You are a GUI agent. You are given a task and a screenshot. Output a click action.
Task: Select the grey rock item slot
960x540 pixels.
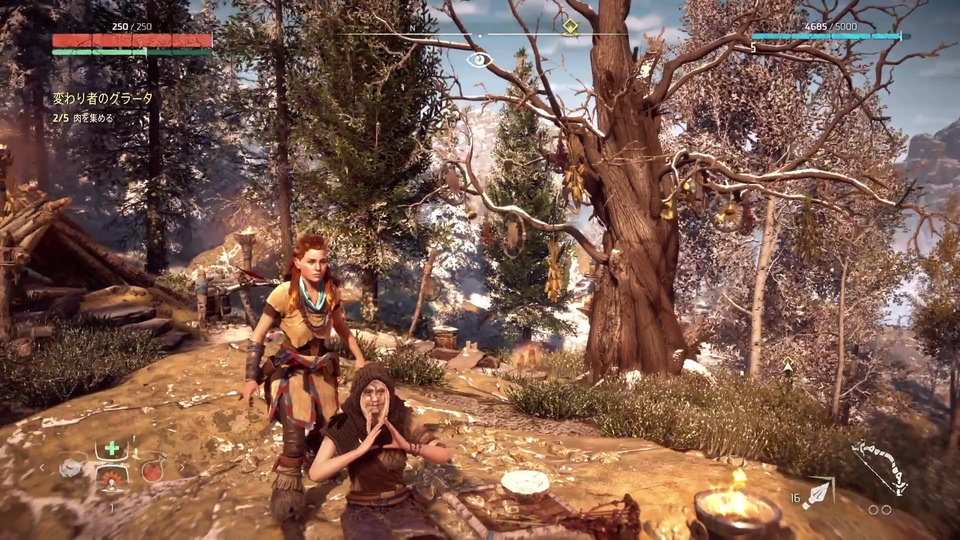(x=70, y=467)
